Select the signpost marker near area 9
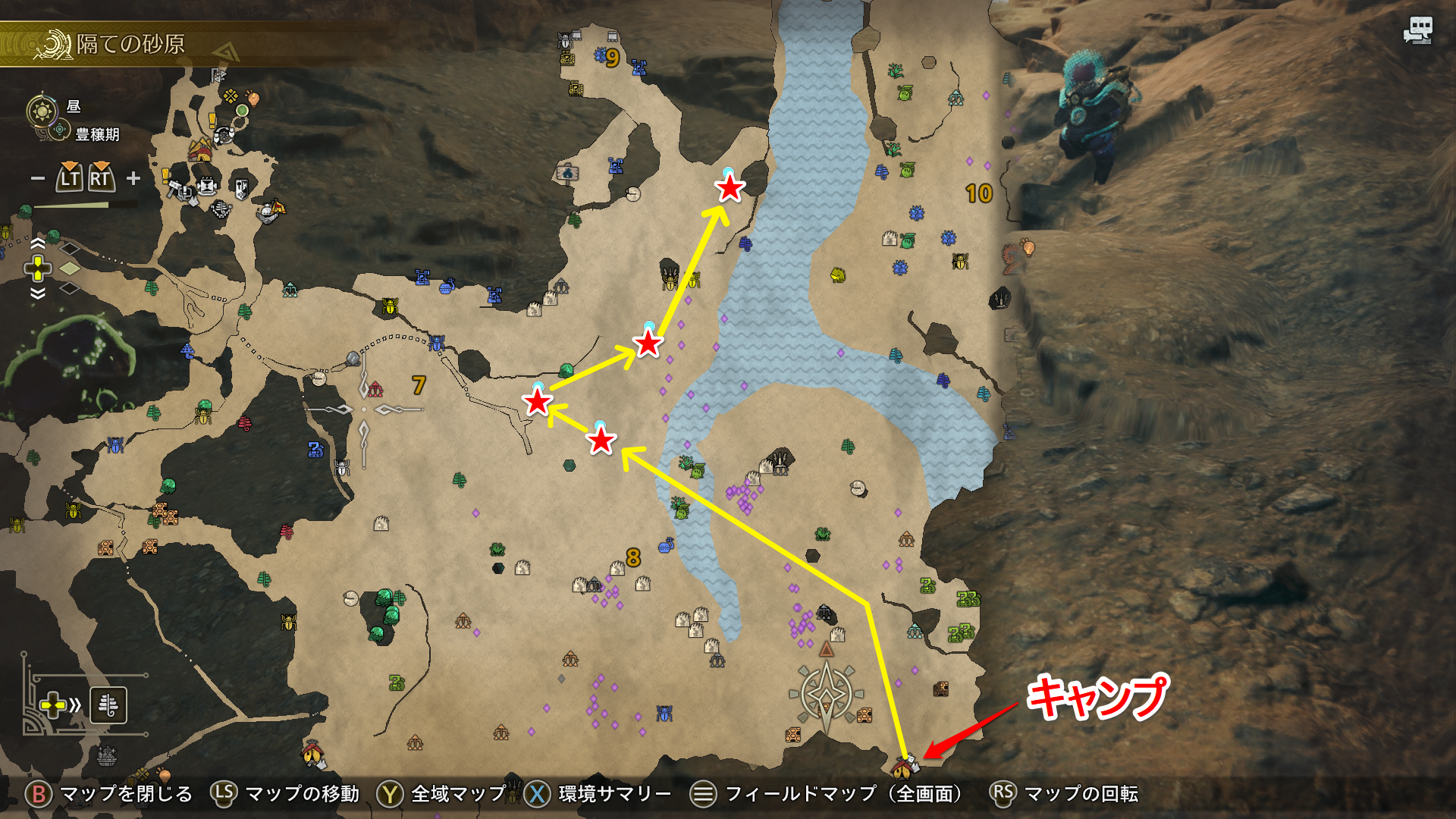Viewport: 1456px width, 819px height. coord(567,174)
